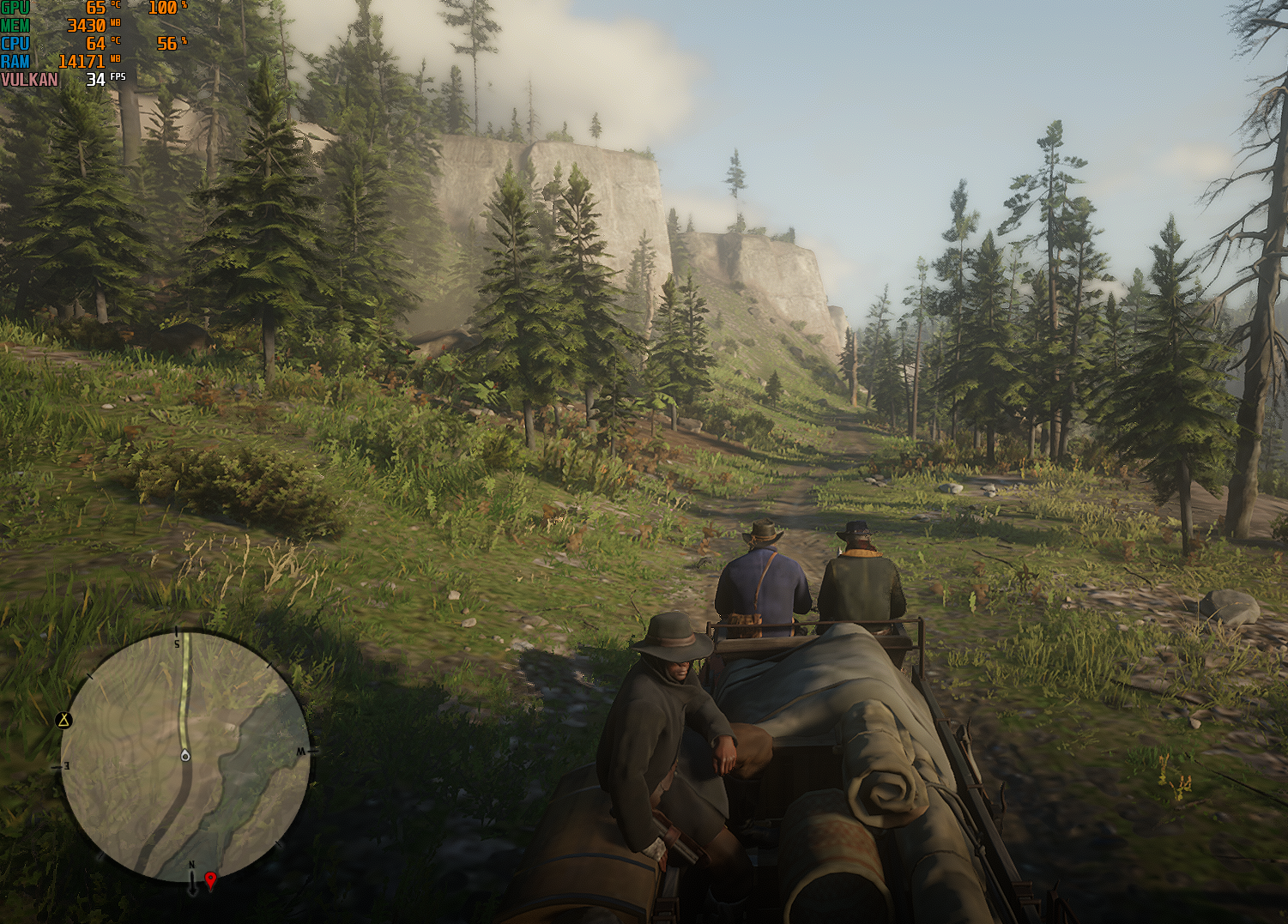Viewport: 1288px width, 924px height.
Task: Click the yellow camp tent marker
Action: coord(63,720)
